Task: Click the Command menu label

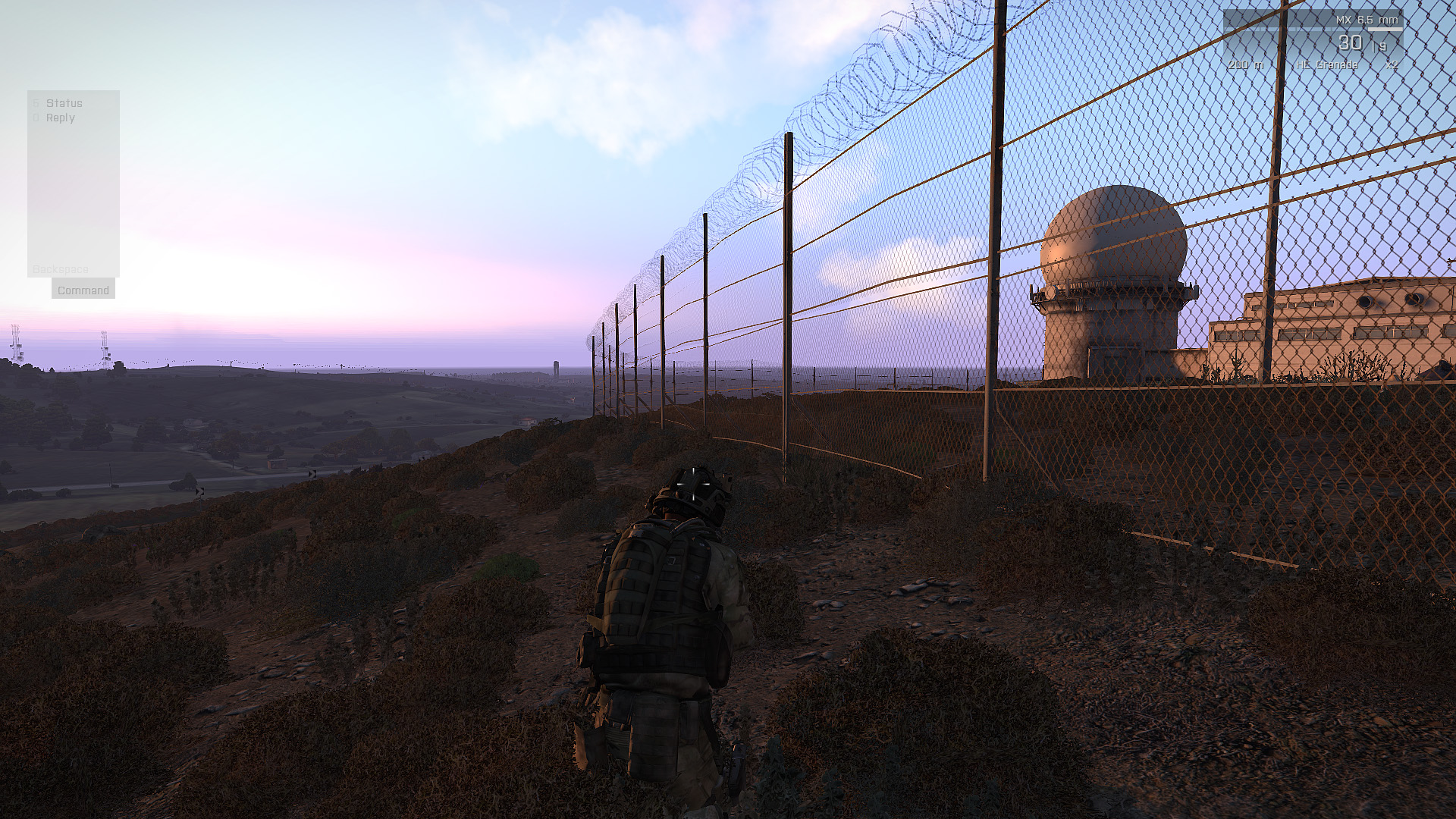Action: pyautogui.click(x=83, y=290)
